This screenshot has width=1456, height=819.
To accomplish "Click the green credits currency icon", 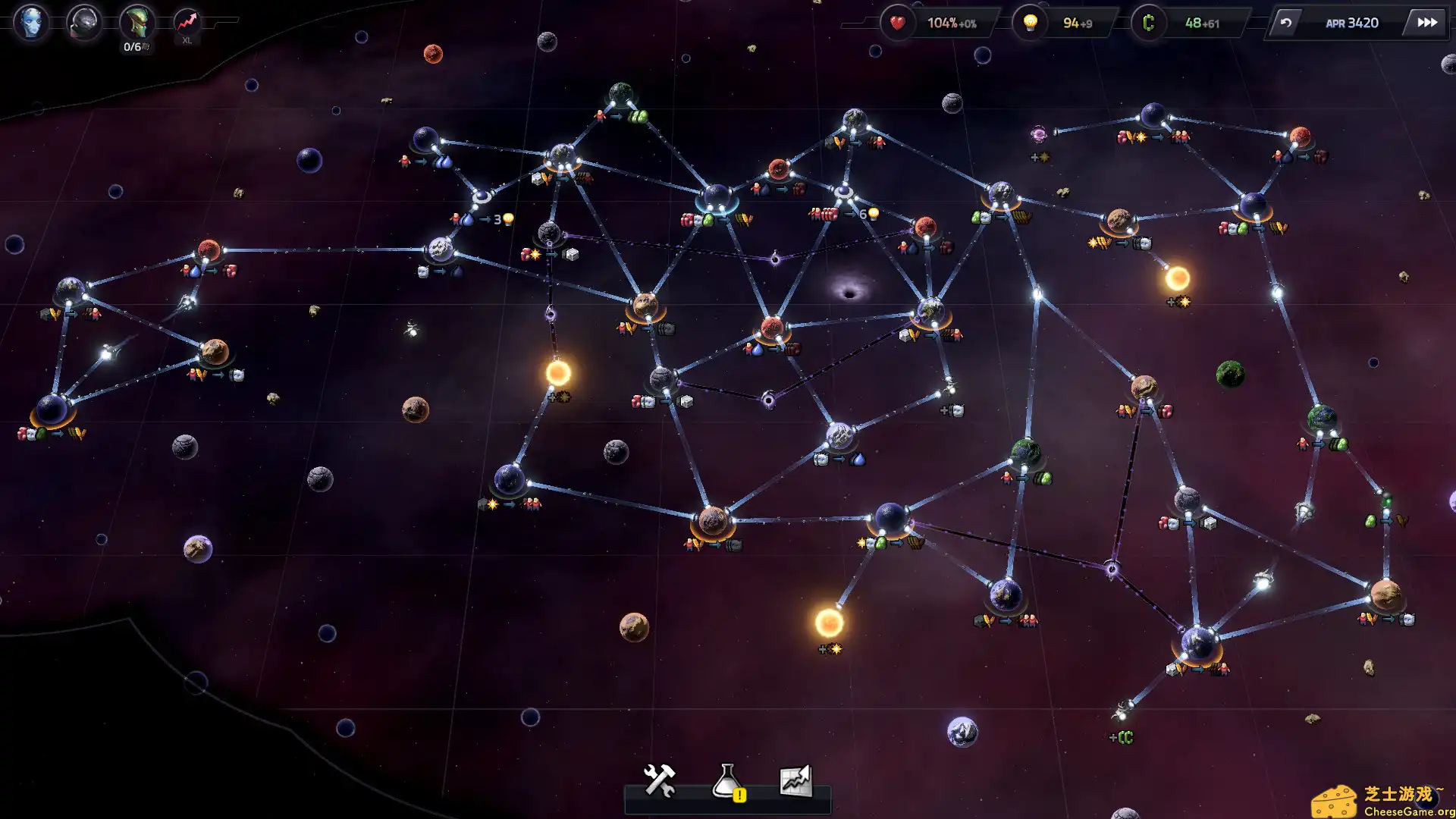I will coord(1148,23).
